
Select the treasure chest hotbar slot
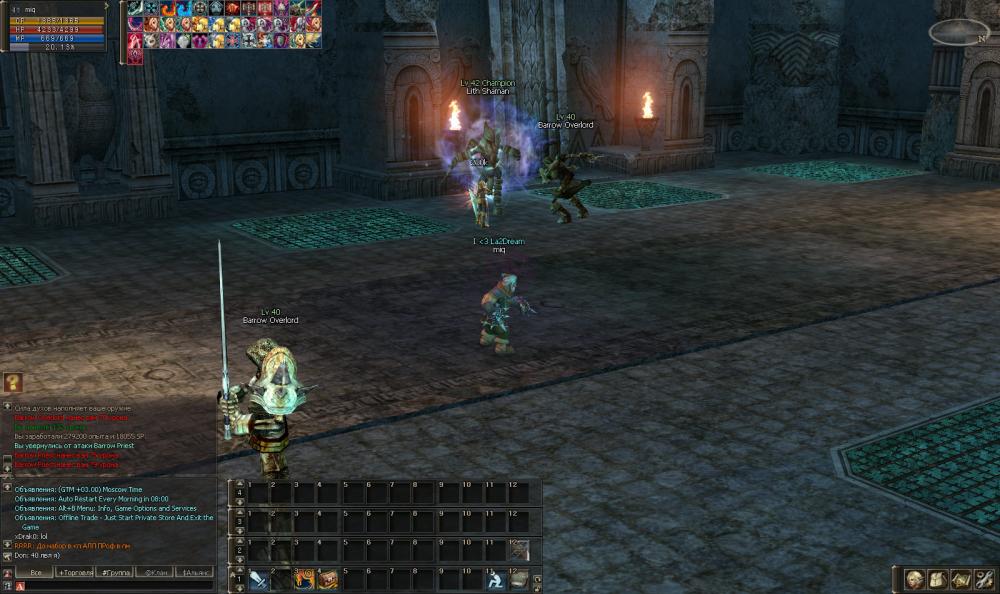pos(328,579)
